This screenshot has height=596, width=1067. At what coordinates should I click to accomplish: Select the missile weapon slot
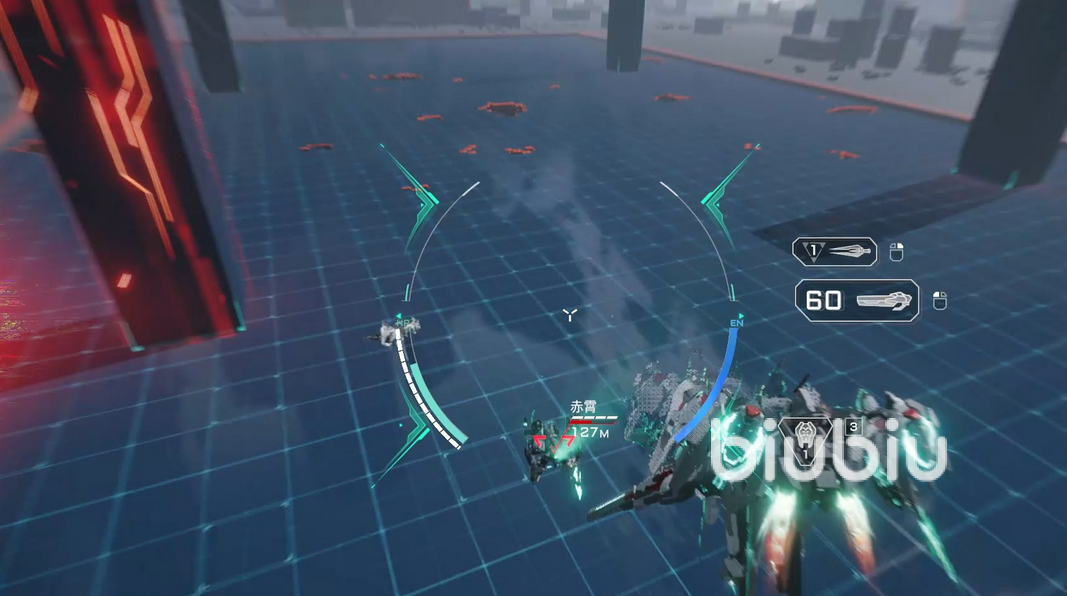835,252
